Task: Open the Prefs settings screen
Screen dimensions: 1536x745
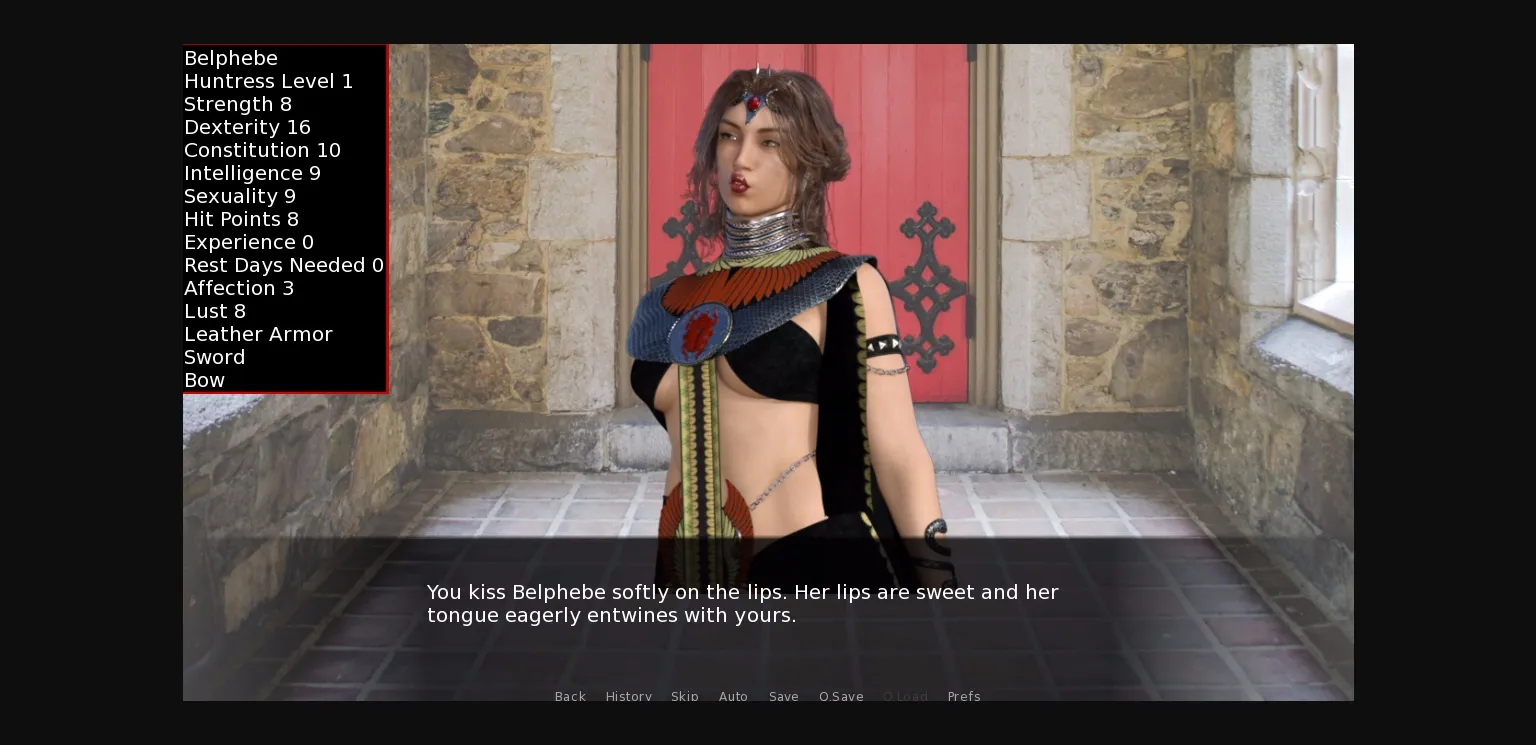Action: pos(964,696)
